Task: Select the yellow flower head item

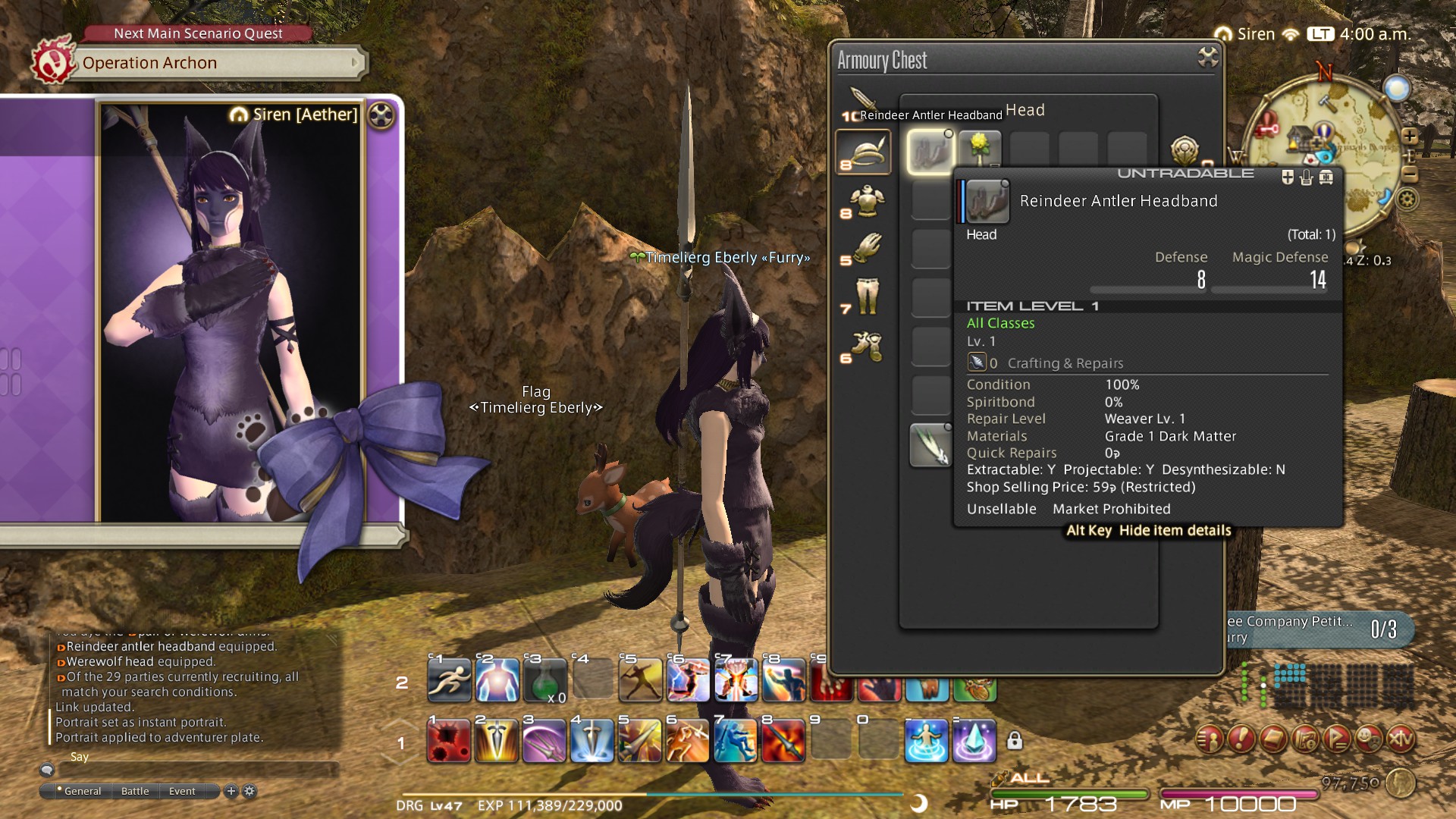Action: click(x=979, y=148)
